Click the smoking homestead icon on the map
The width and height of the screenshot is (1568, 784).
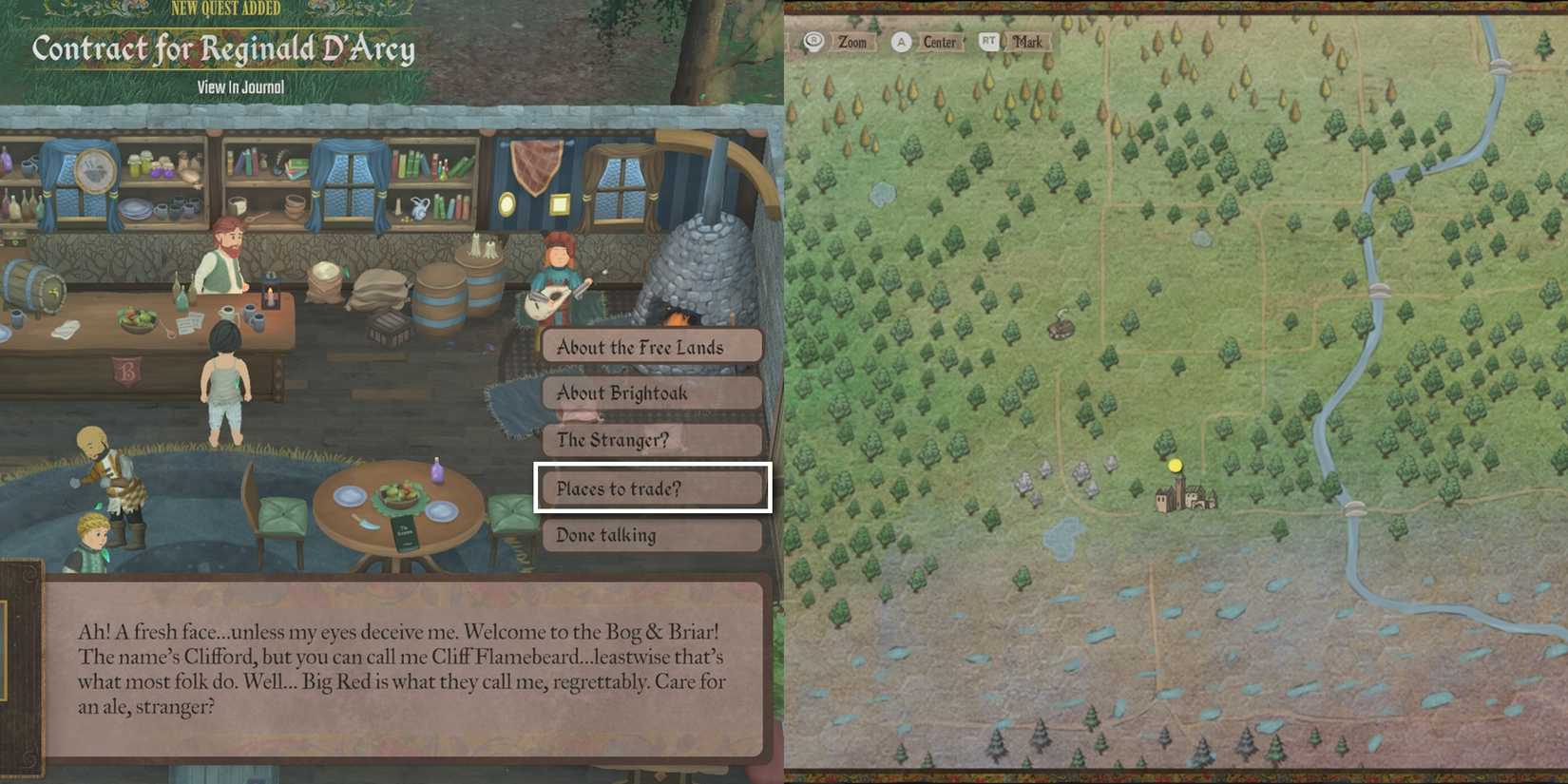tap(1060, 329)
